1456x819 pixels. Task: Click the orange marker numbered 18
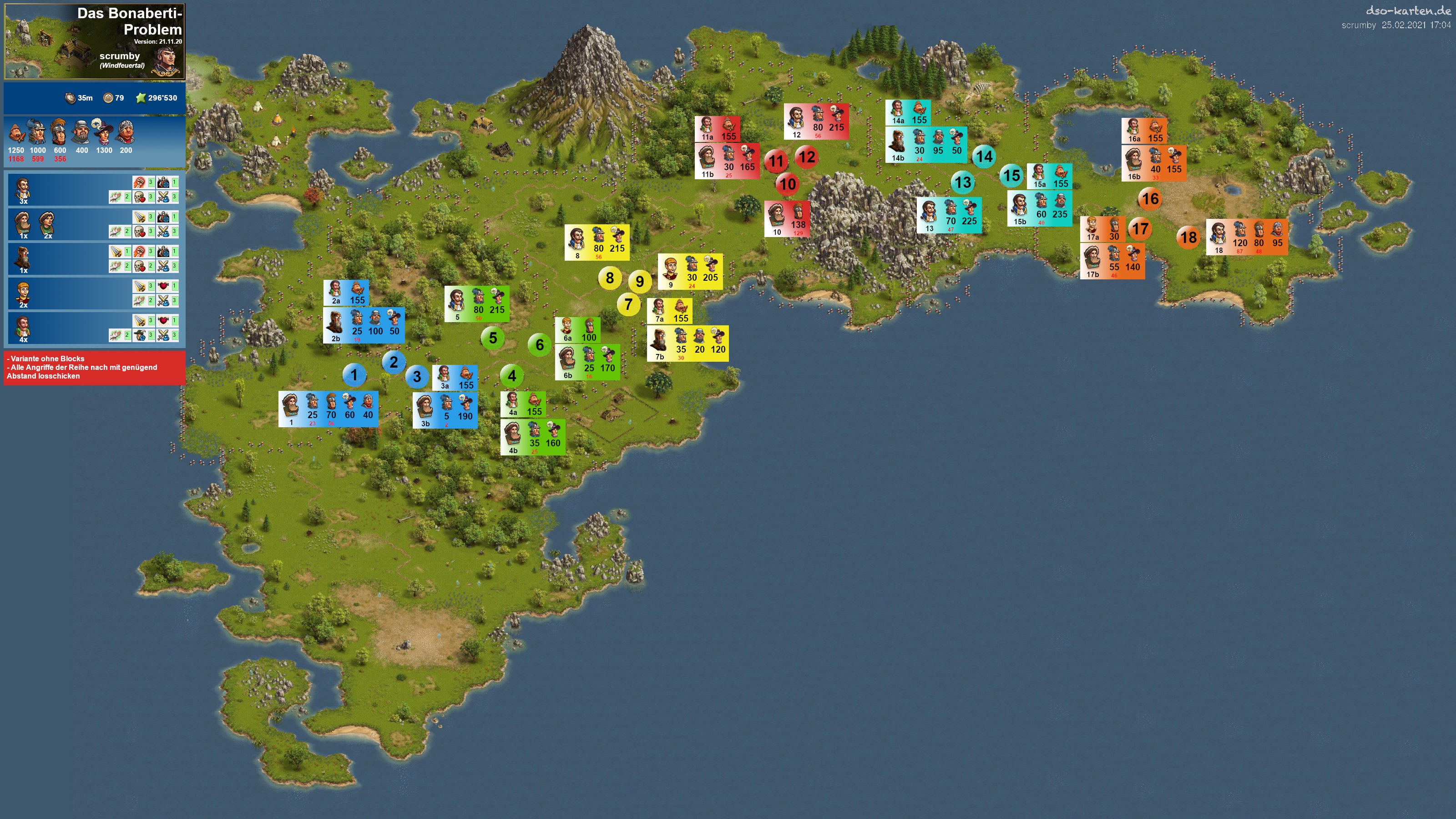tap(1188, 238)
